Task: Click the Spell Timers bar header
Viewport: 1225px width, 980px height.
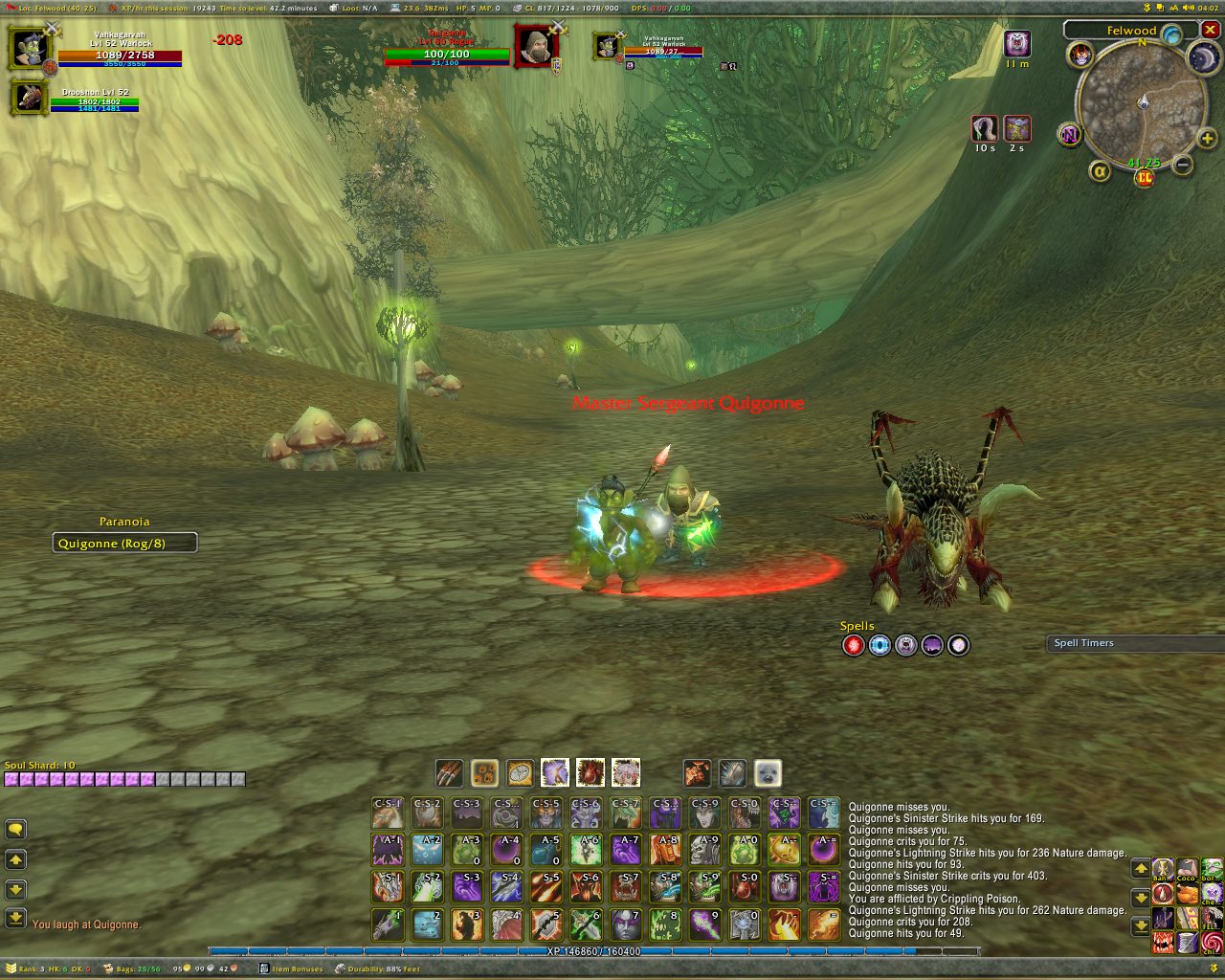Action: click(1134, 643)
